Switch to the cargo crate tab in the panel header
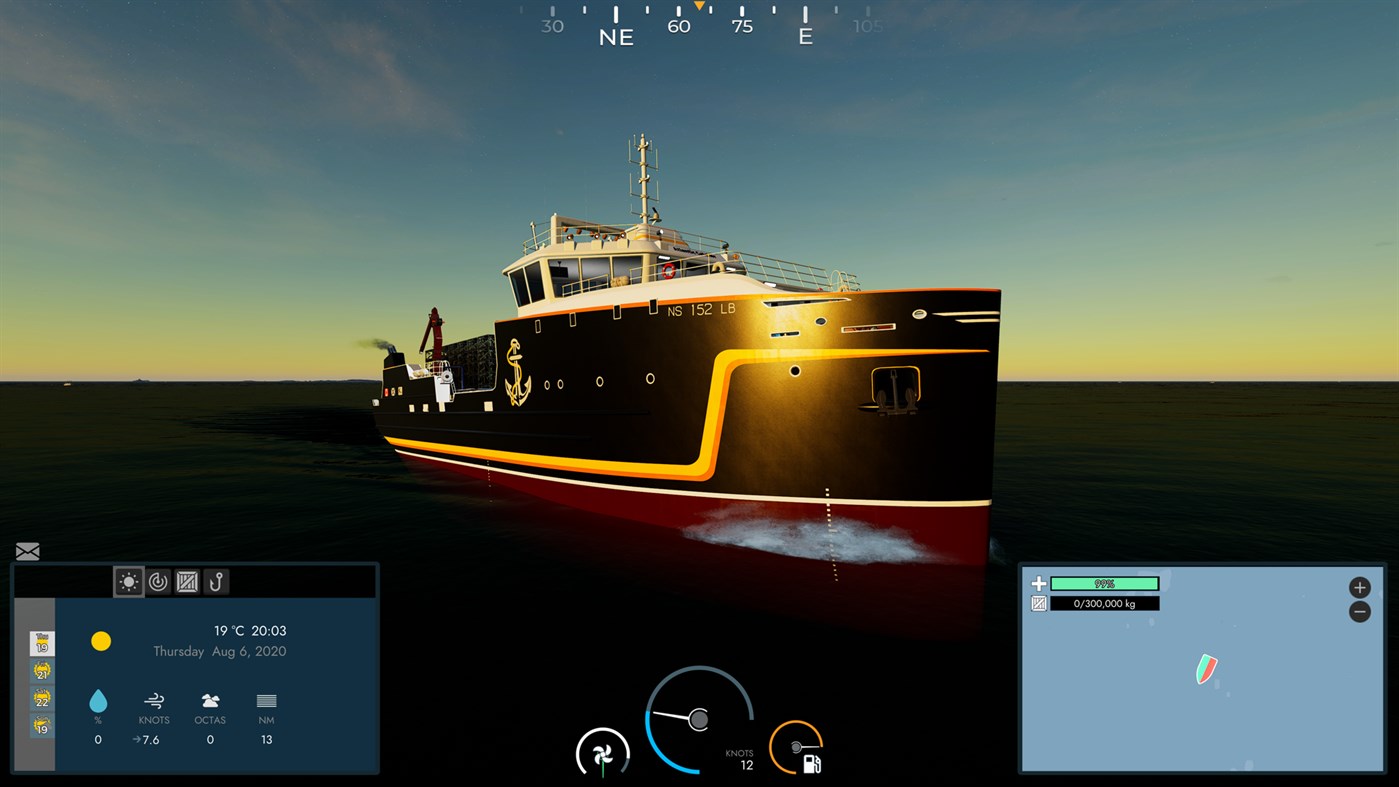1399x787 pixels. pos(186,581)
